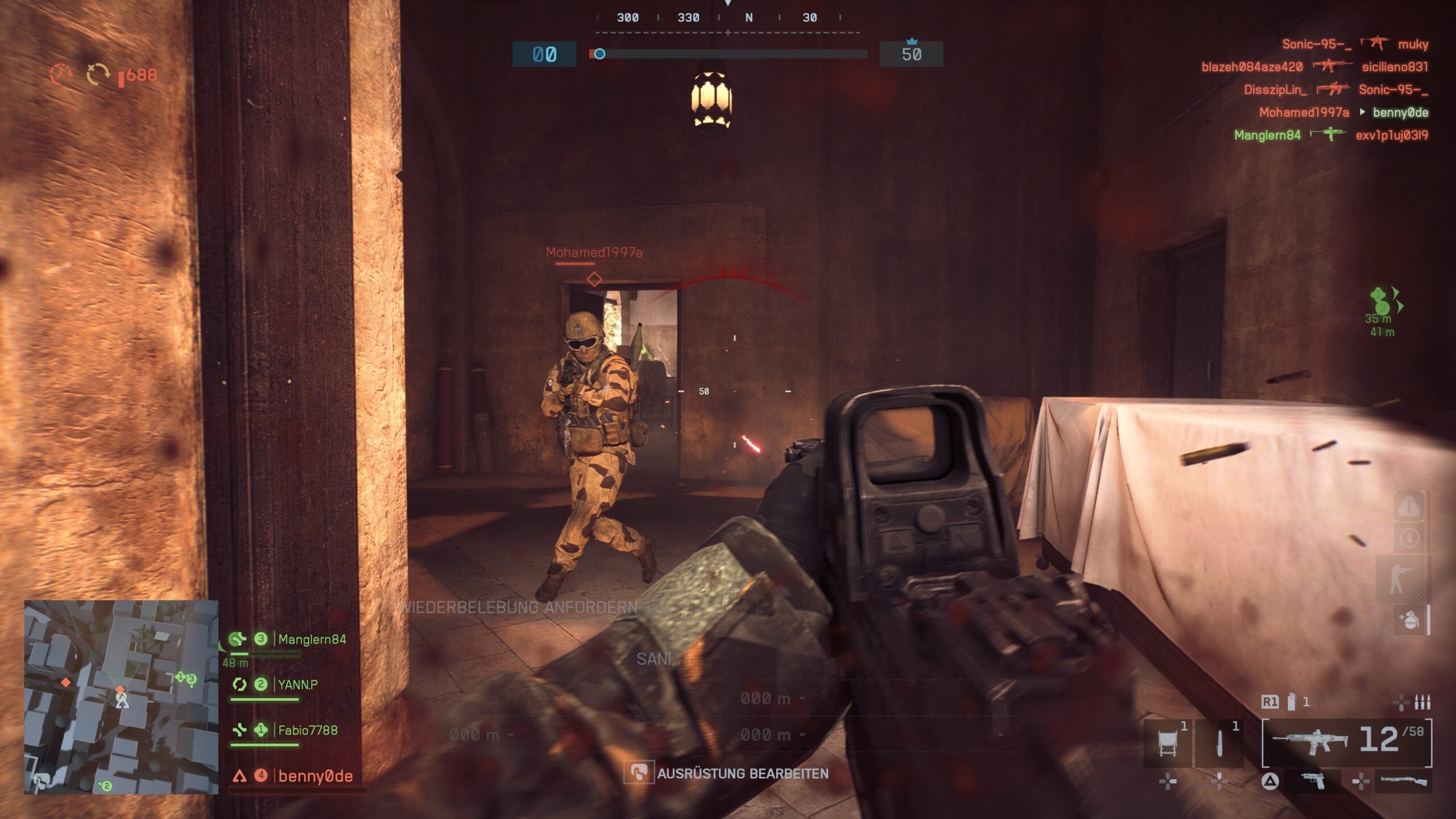1456x819 pixels.
Task: Switch to the pistol sidearm slot
Action: pos(1313,781)
